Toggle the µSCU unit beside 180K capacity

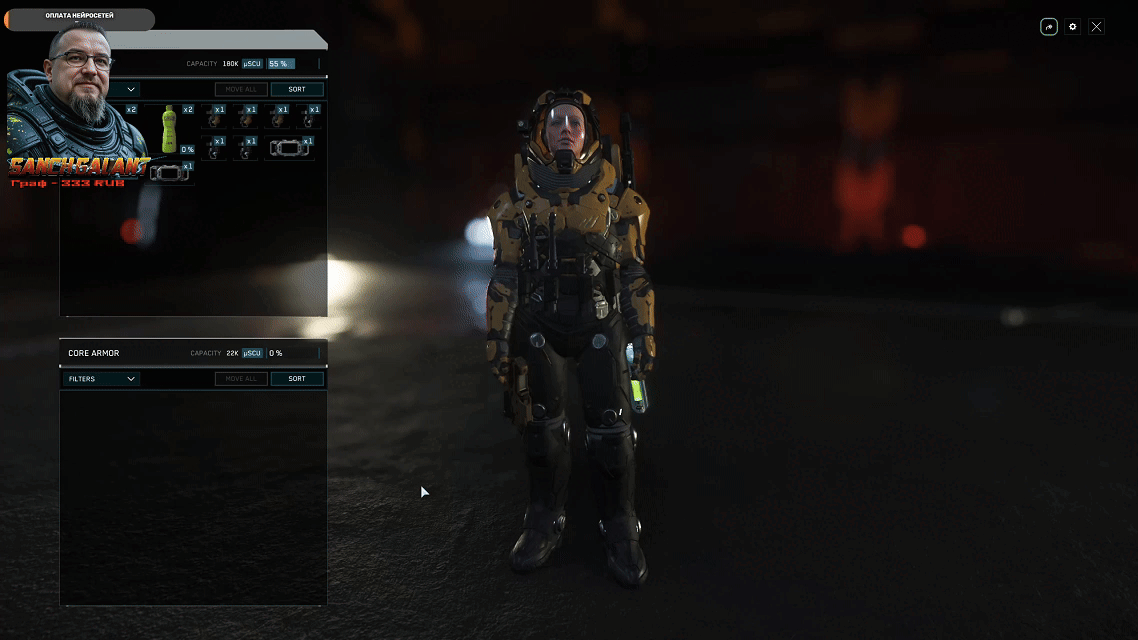[252, 64]
